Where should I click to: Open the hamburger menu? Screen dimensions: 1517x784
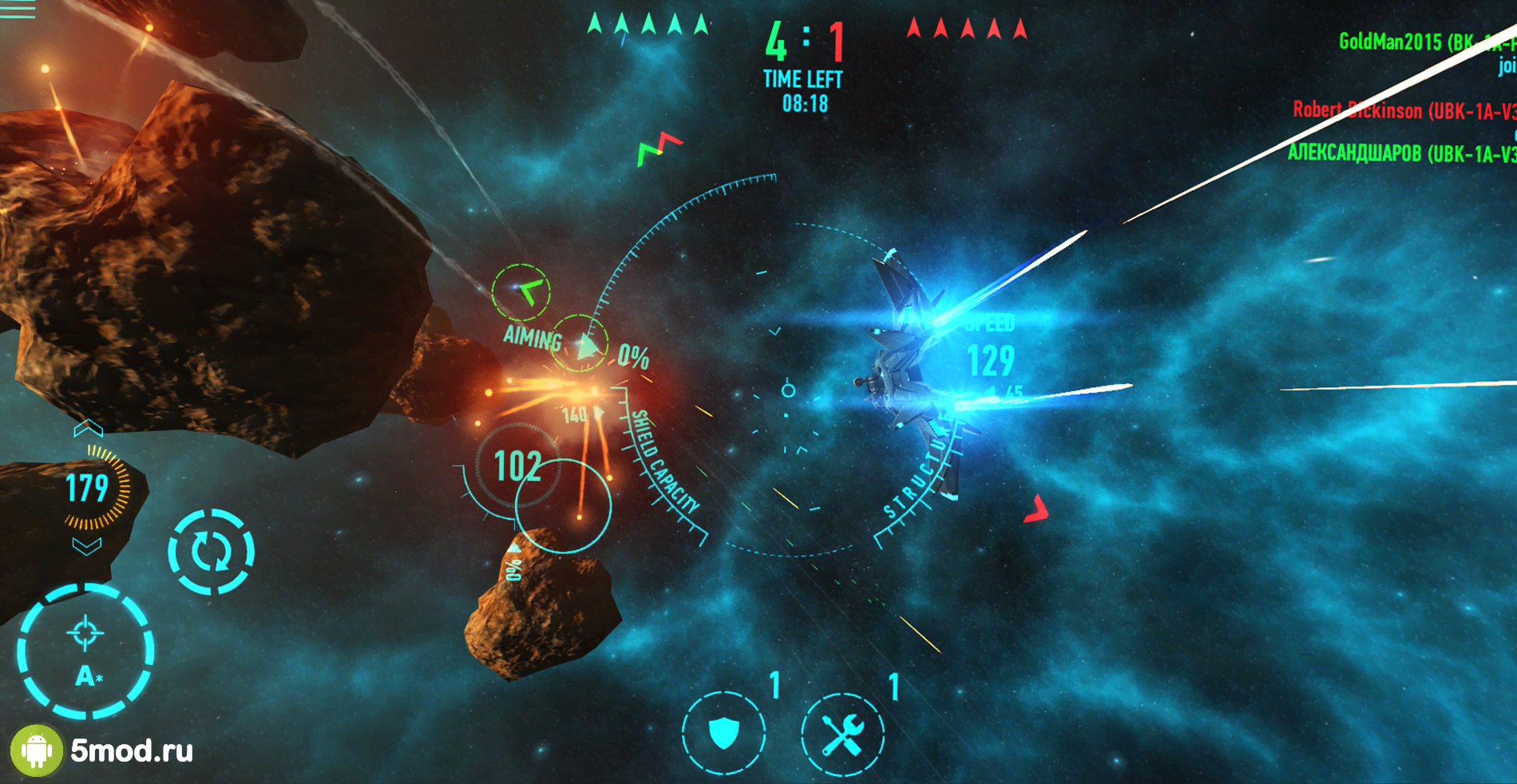click(x=18, y=10)
